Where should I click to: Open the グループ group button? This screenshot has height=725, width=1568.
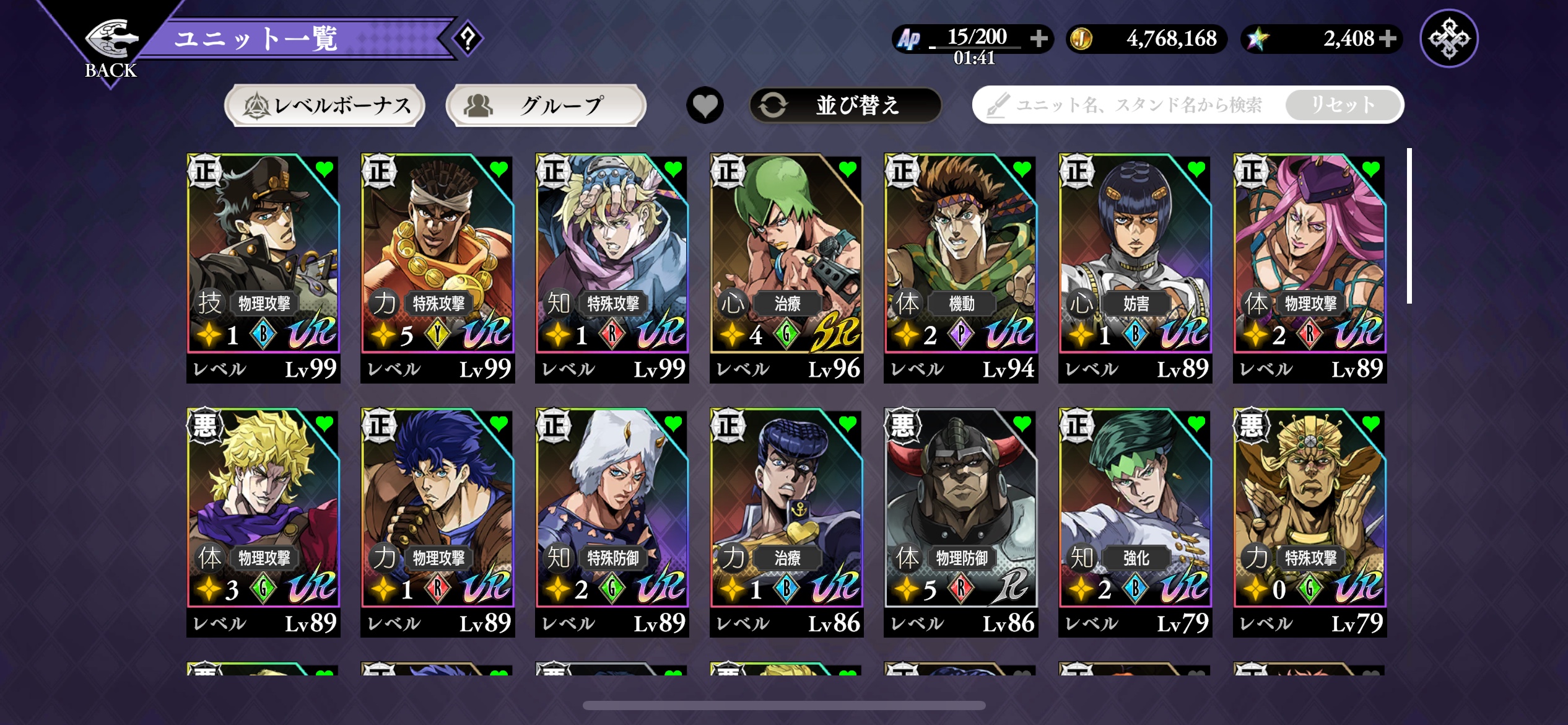546,105
